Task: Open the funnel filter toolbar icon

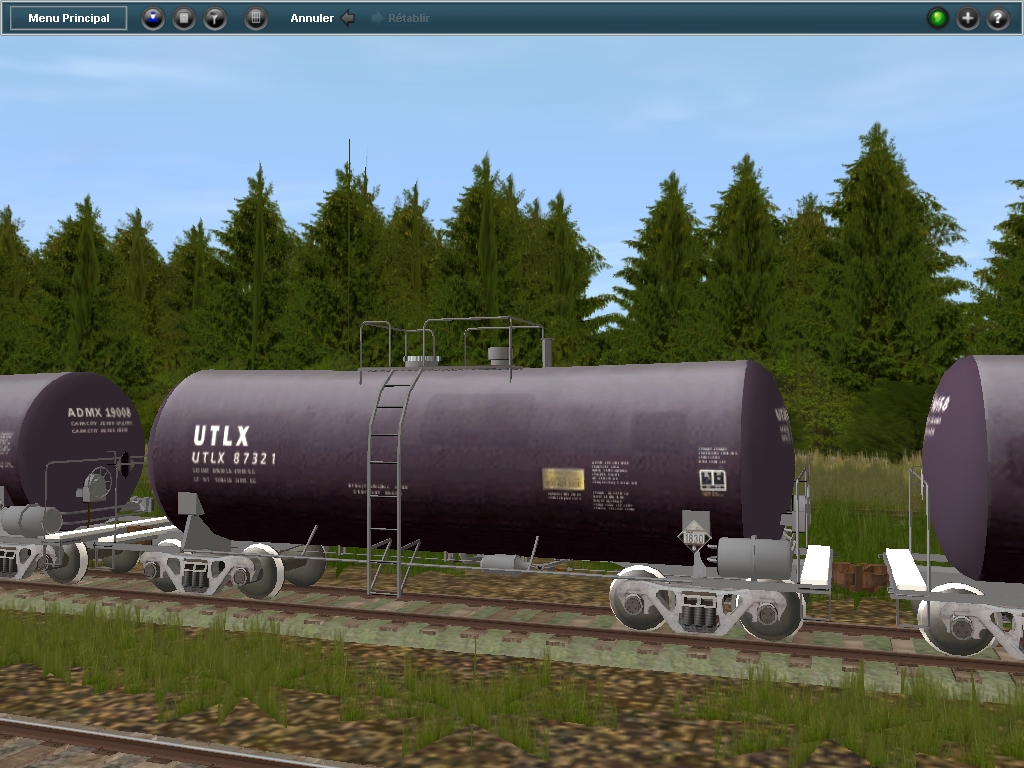Action: click(x=215, y=18)
